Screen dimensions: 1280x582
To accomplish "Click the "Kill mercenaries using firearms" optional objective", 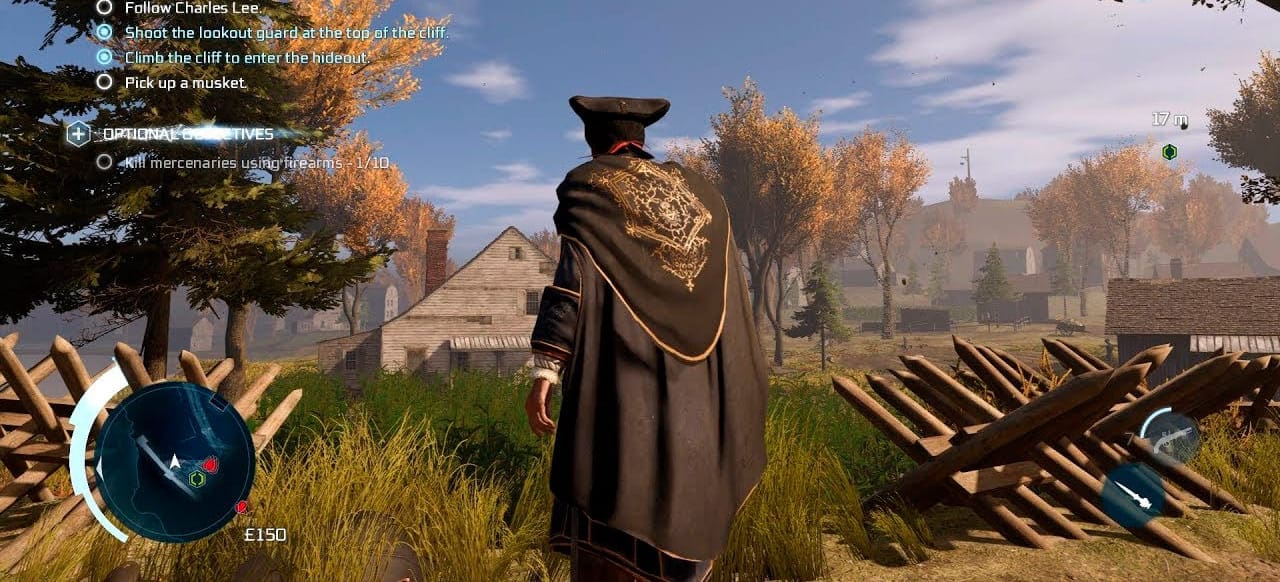I will pos(256,162).
